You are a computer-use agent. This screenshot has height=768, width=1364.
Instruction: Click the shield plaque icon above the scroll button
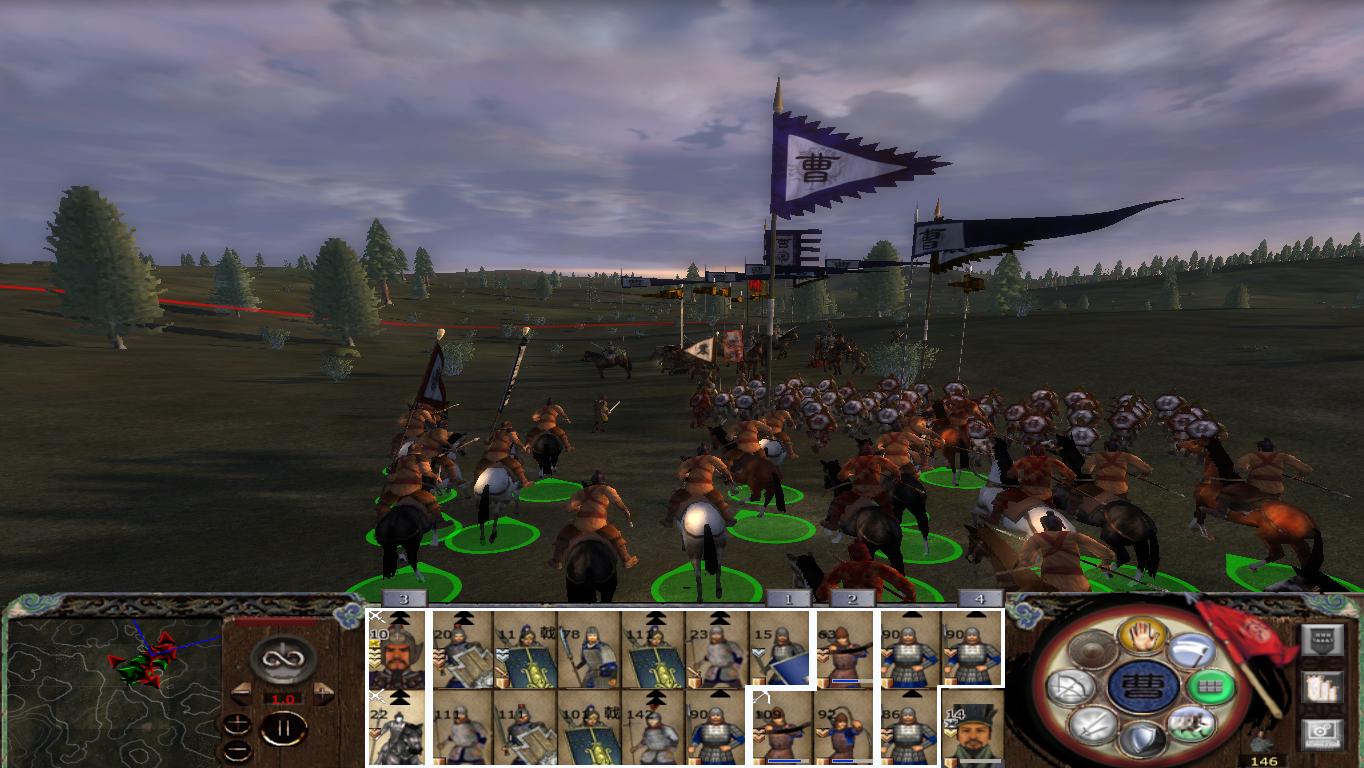1323,637
